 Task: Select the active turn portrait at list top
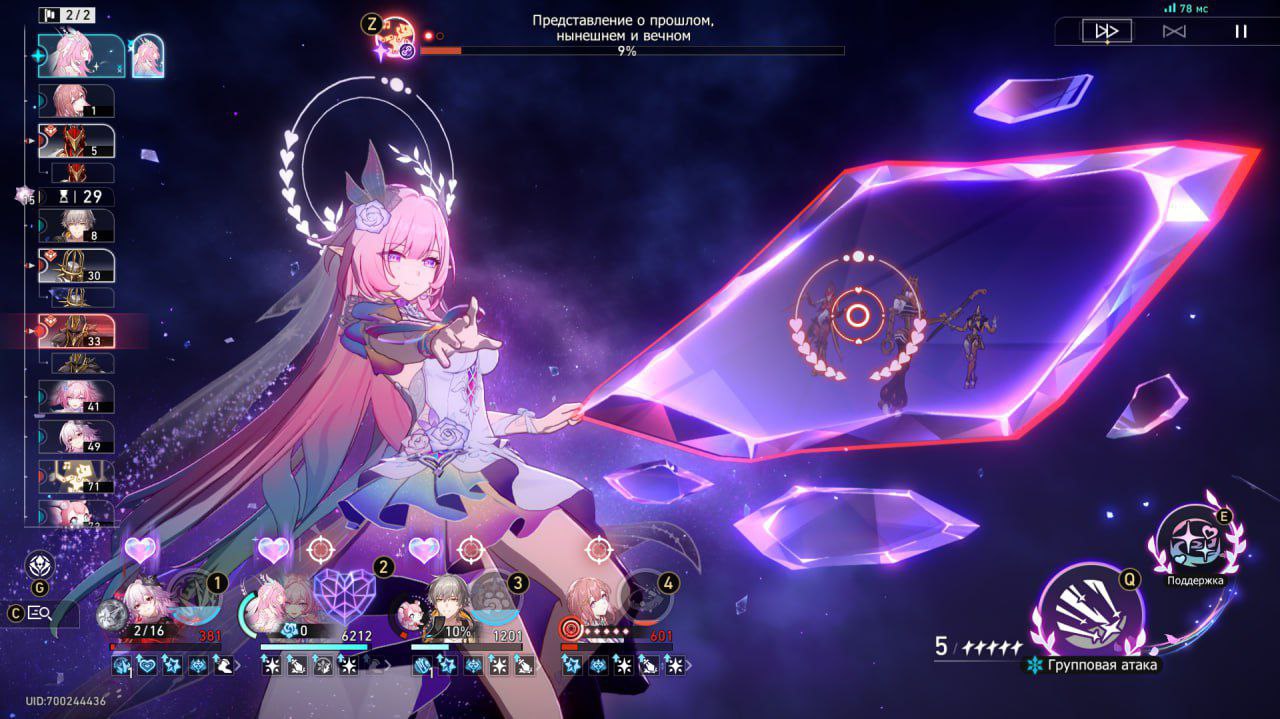tap(82, 56)
